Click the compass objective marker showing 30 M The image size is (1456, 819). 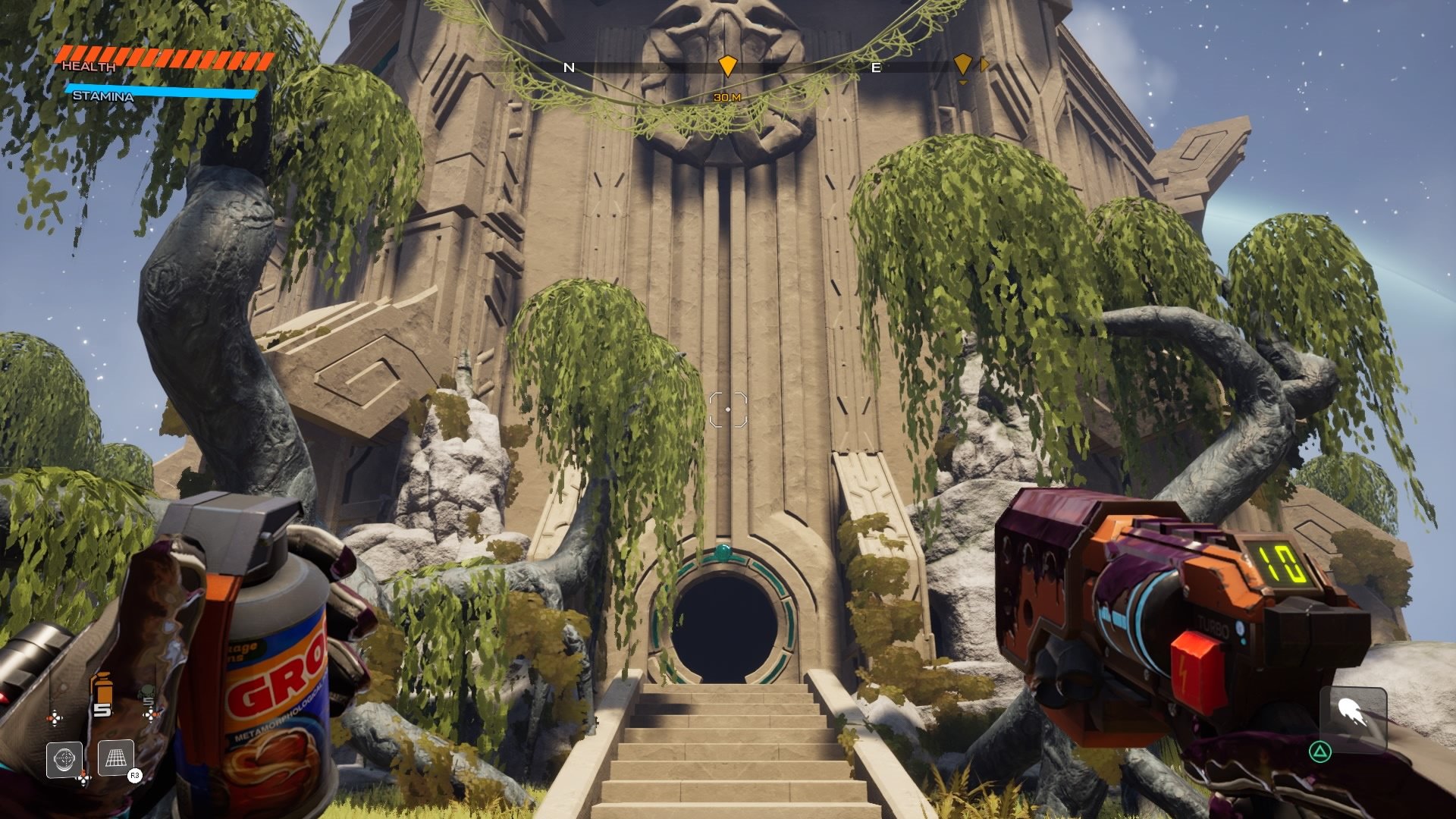click(727, 66)
